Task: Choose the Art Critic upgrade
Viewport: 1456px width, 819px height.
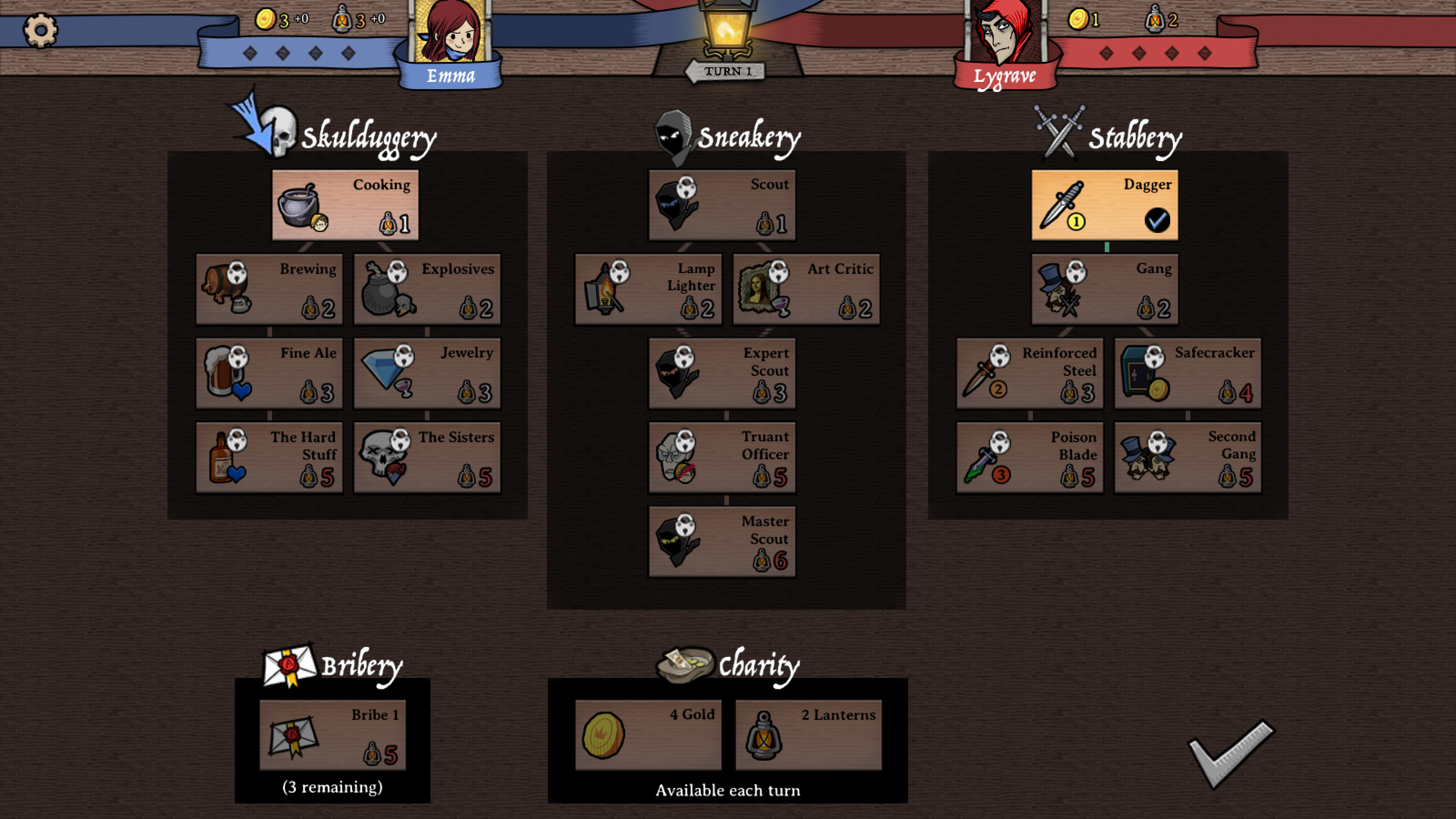Action: coord(806,289)
